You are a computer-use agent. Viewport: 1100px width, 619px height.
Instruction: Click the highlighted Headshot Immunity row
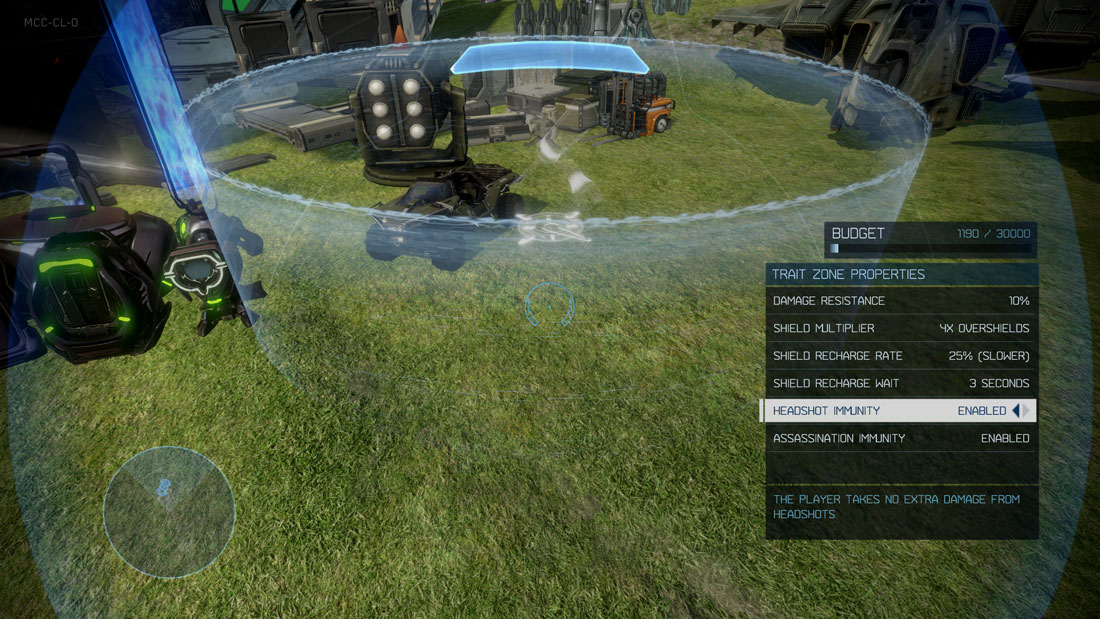click(x=880, y=411)
